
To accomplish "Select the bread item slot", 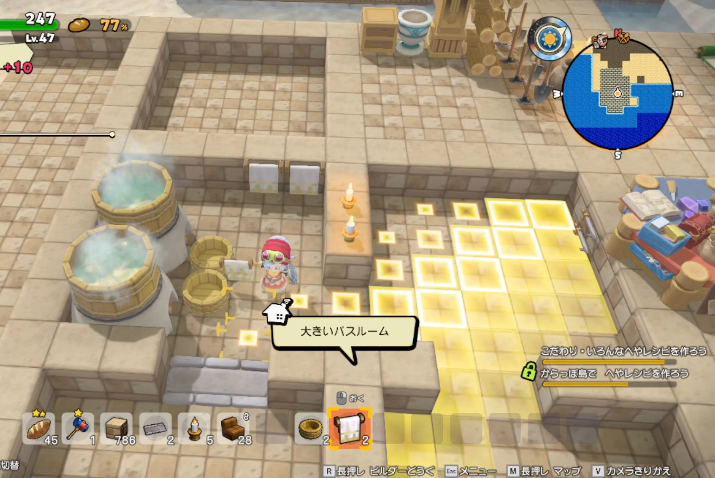I will tap(37, 429).
